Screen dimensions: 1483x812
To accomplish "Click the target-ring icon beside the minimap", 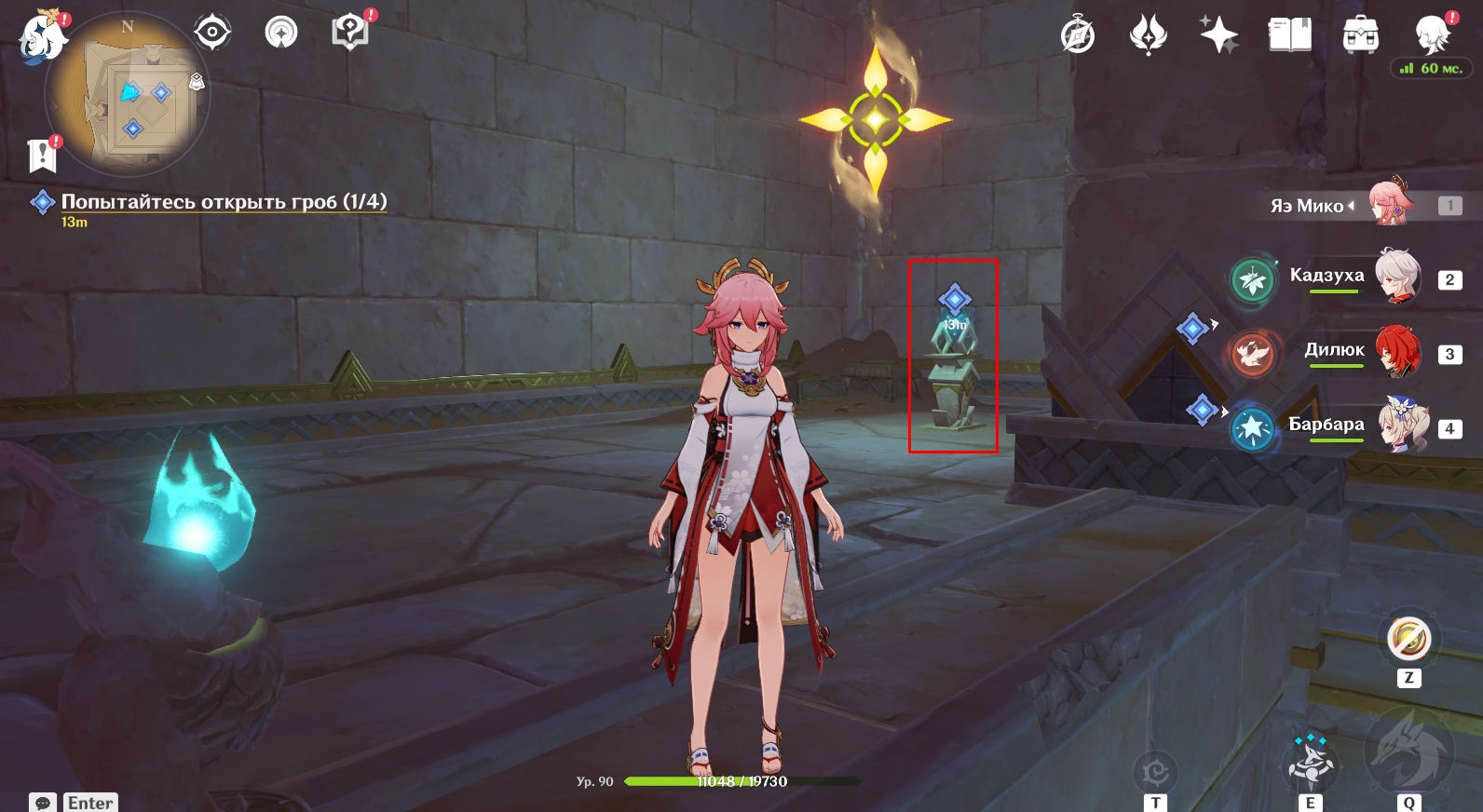I will coord(212,33).
